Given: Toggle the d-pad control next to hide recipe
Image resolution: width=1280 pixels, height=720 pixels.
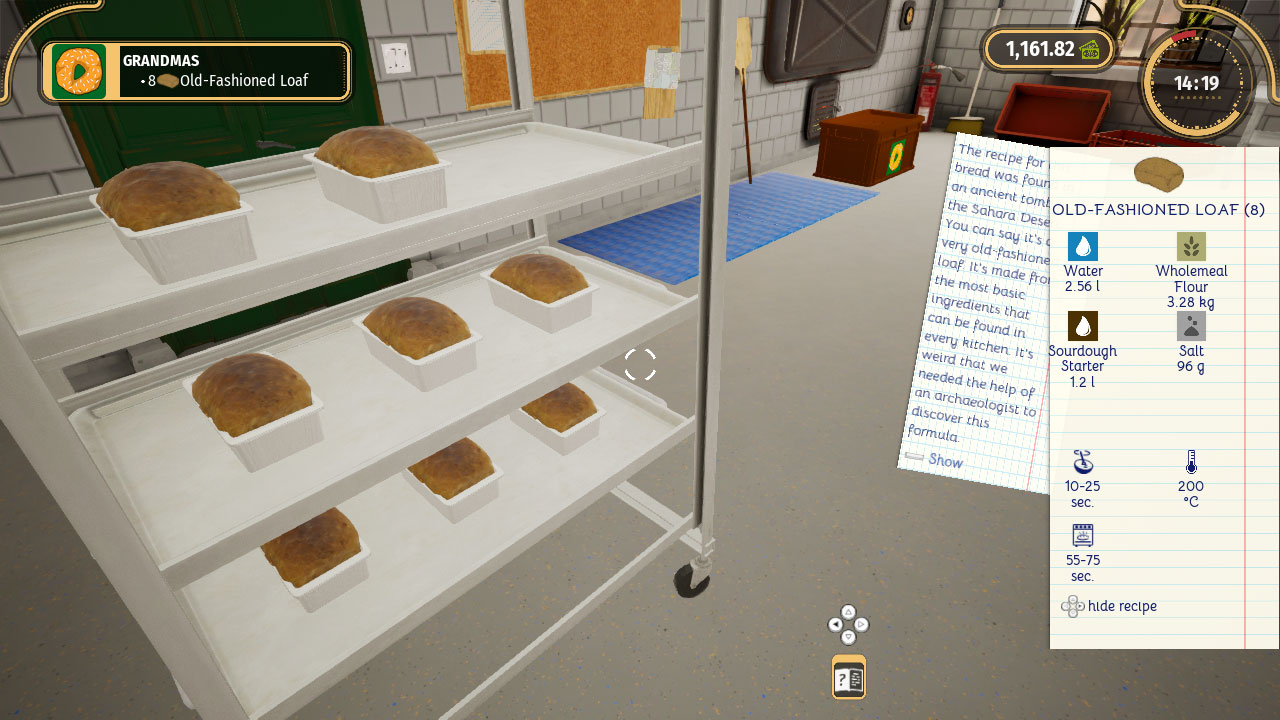Looking at the screenshot, I should point(1073,606).
